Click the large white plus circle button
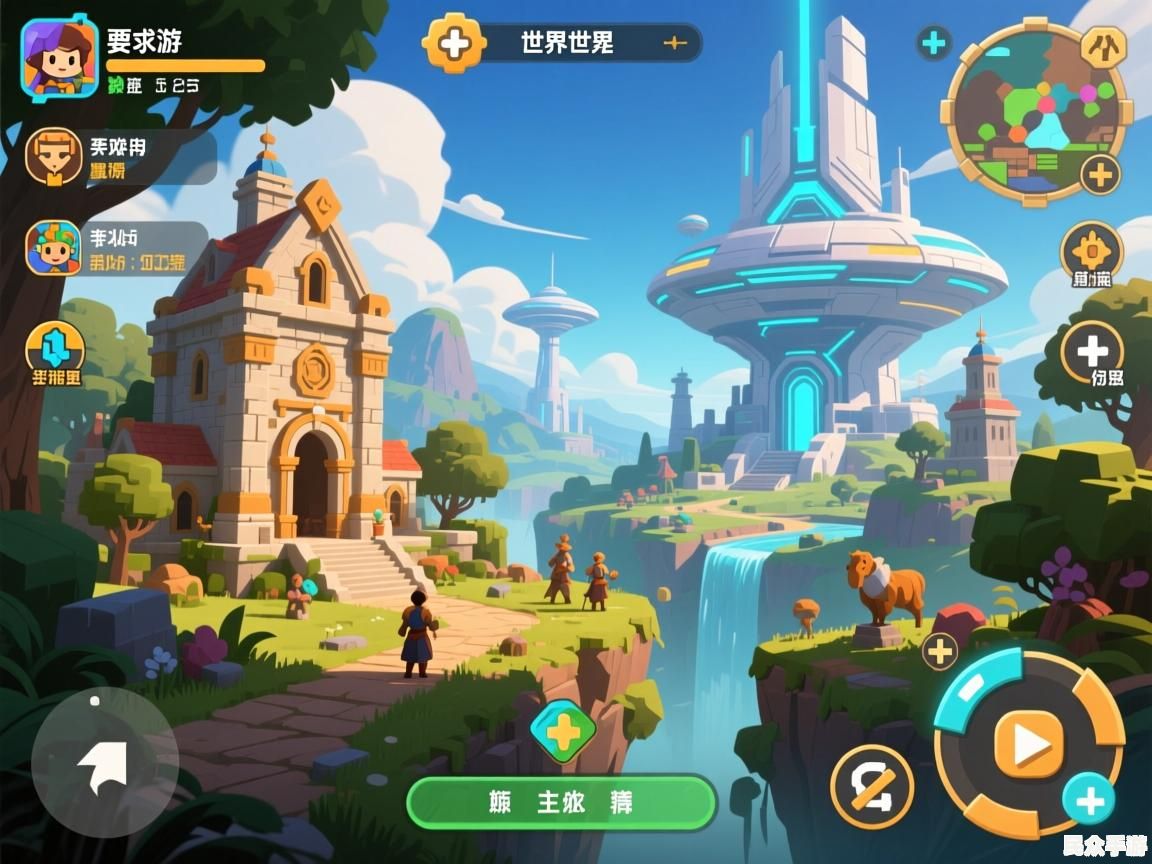This screenshot has height=864, width=1152. 1092,351
